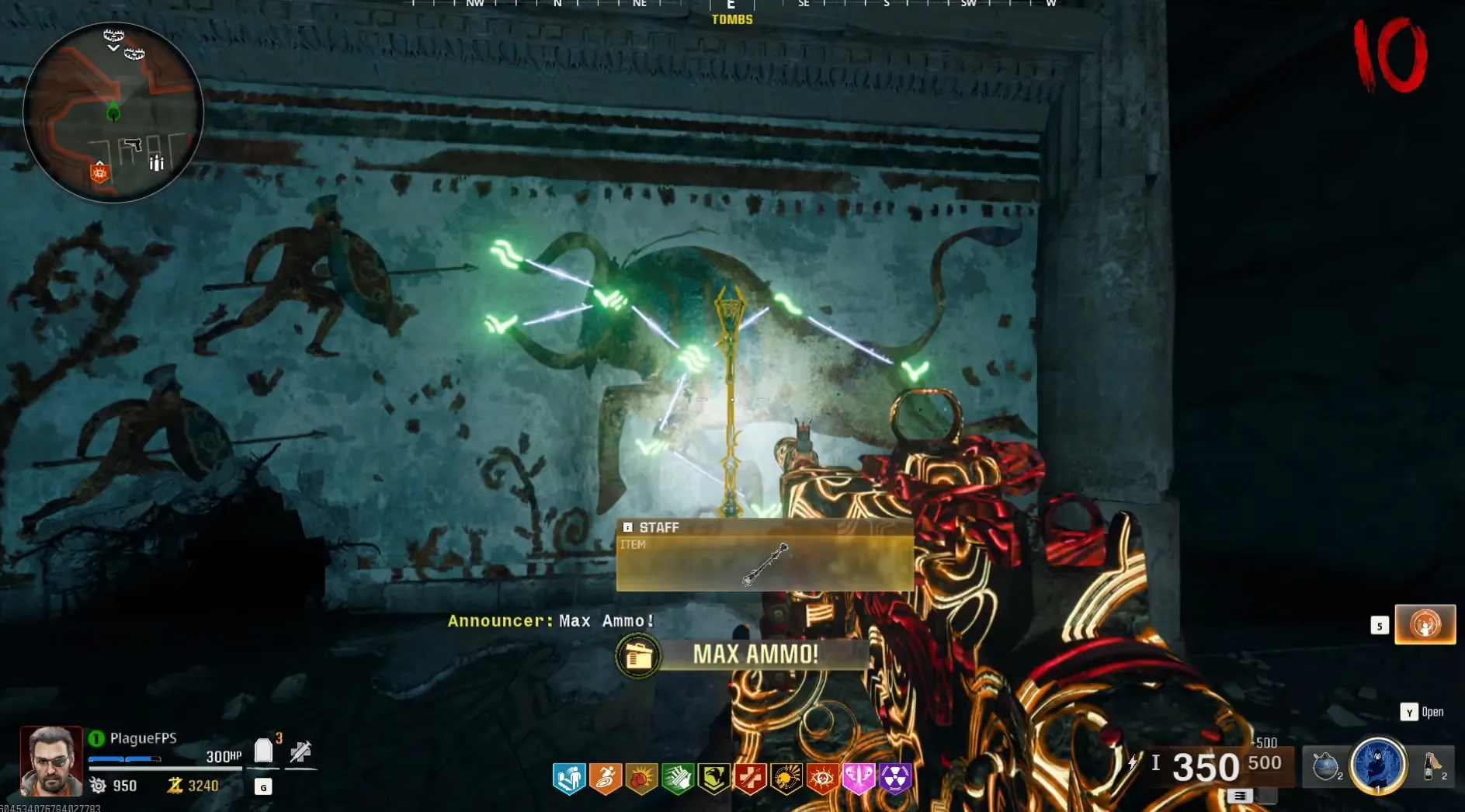Select the armor plate icon
This screenshot has width=1465, height=812.
[x=263, y=751]
